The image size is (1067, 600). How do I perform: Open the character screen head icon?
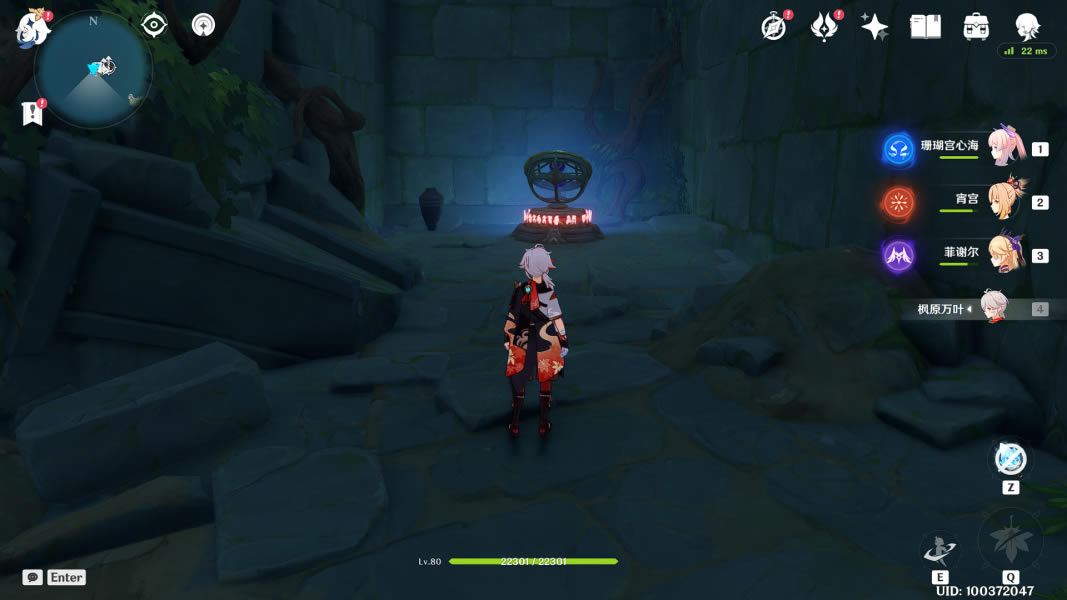(1027, 26)
